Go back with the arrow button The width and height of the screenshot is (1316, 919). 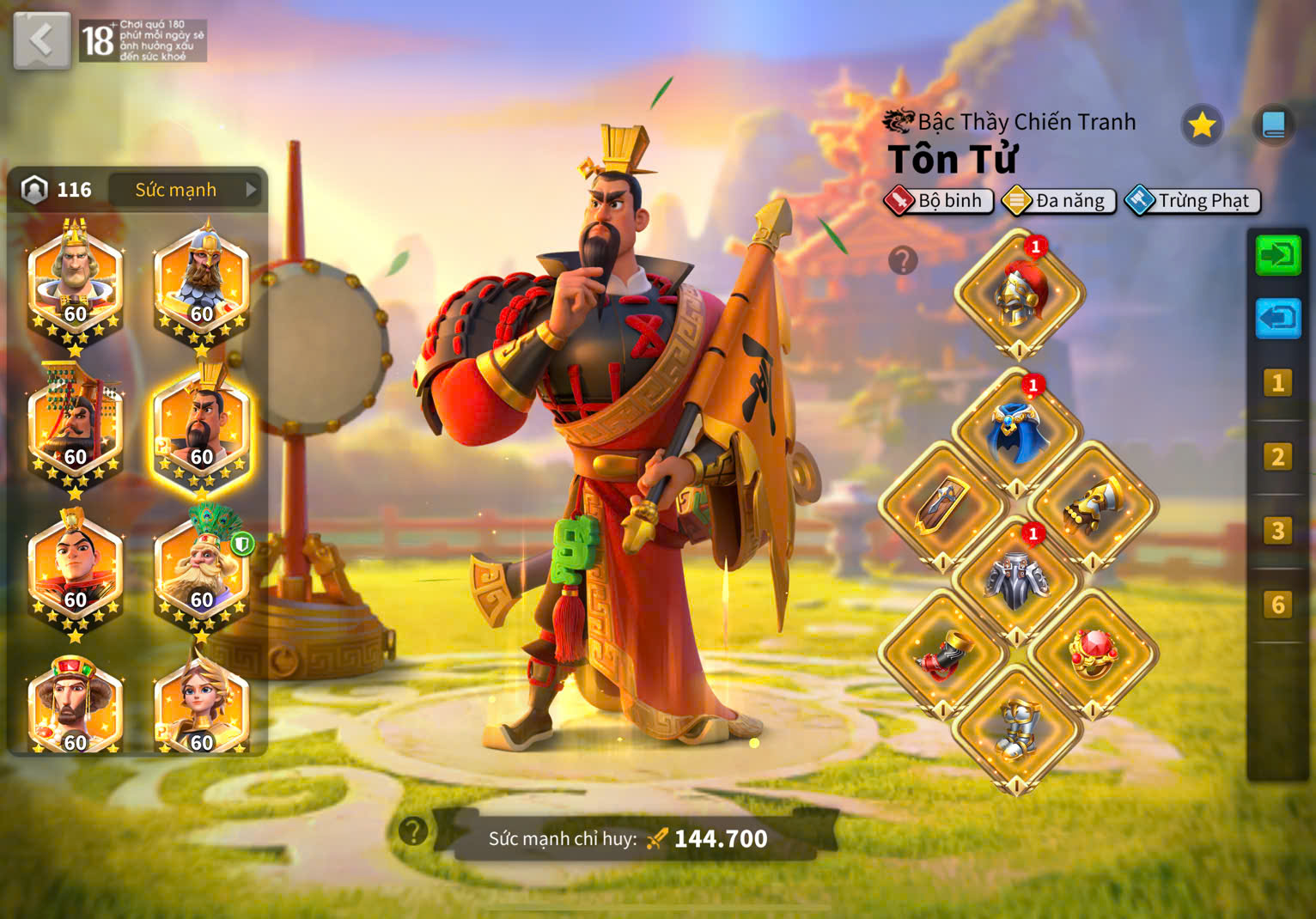[x=41, y=40]
